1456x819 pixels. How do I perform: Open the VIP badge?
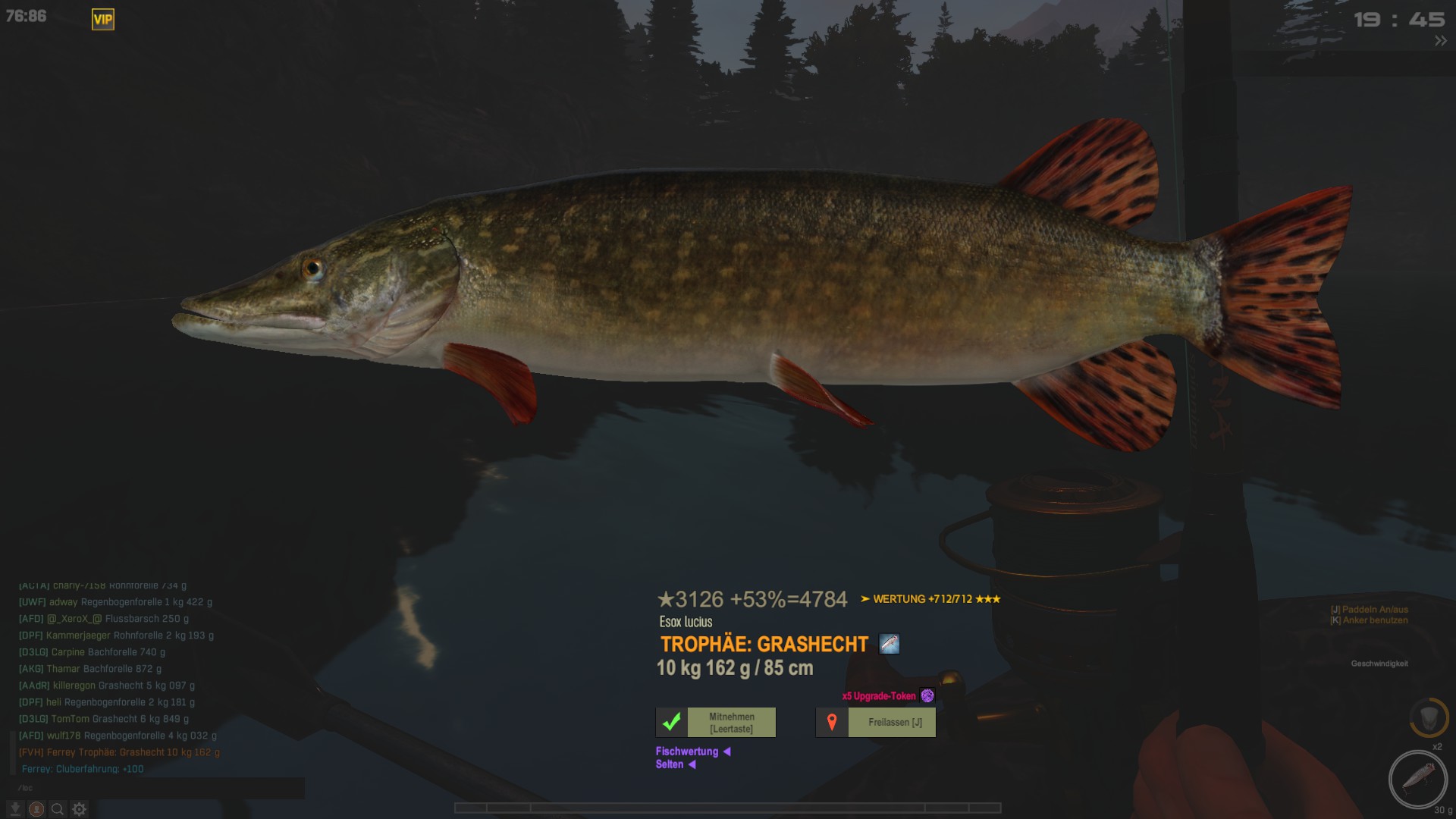103,20
